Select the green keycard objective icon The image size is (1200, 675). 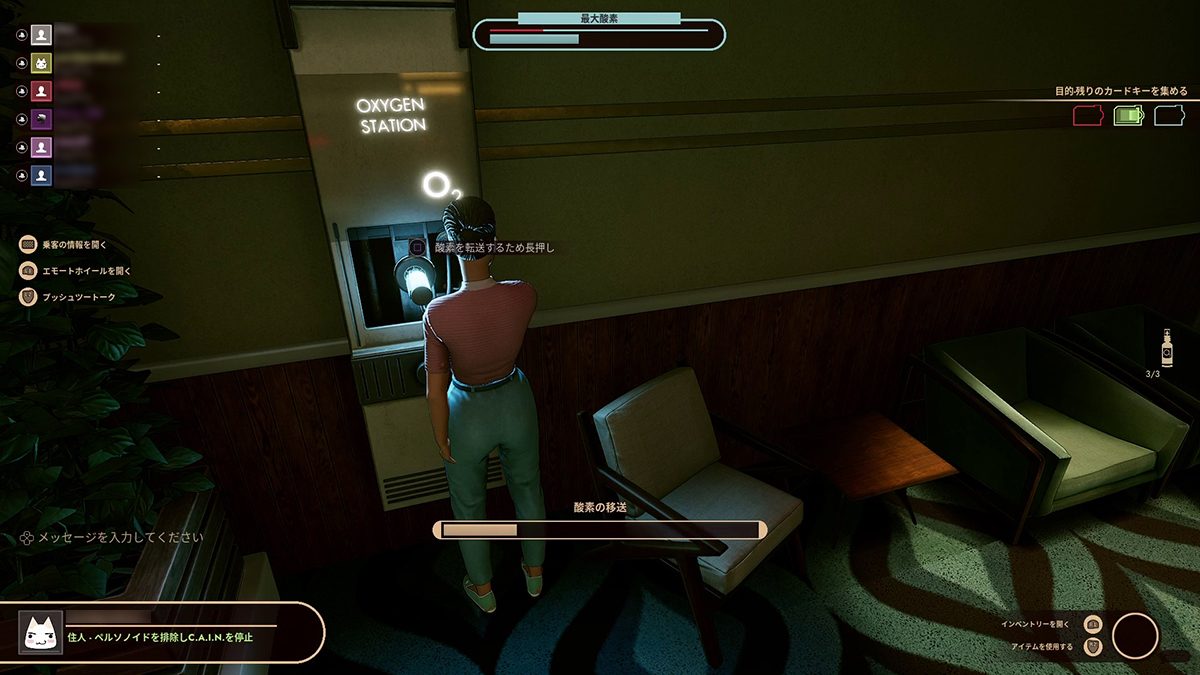click(x=1128, y=116)
